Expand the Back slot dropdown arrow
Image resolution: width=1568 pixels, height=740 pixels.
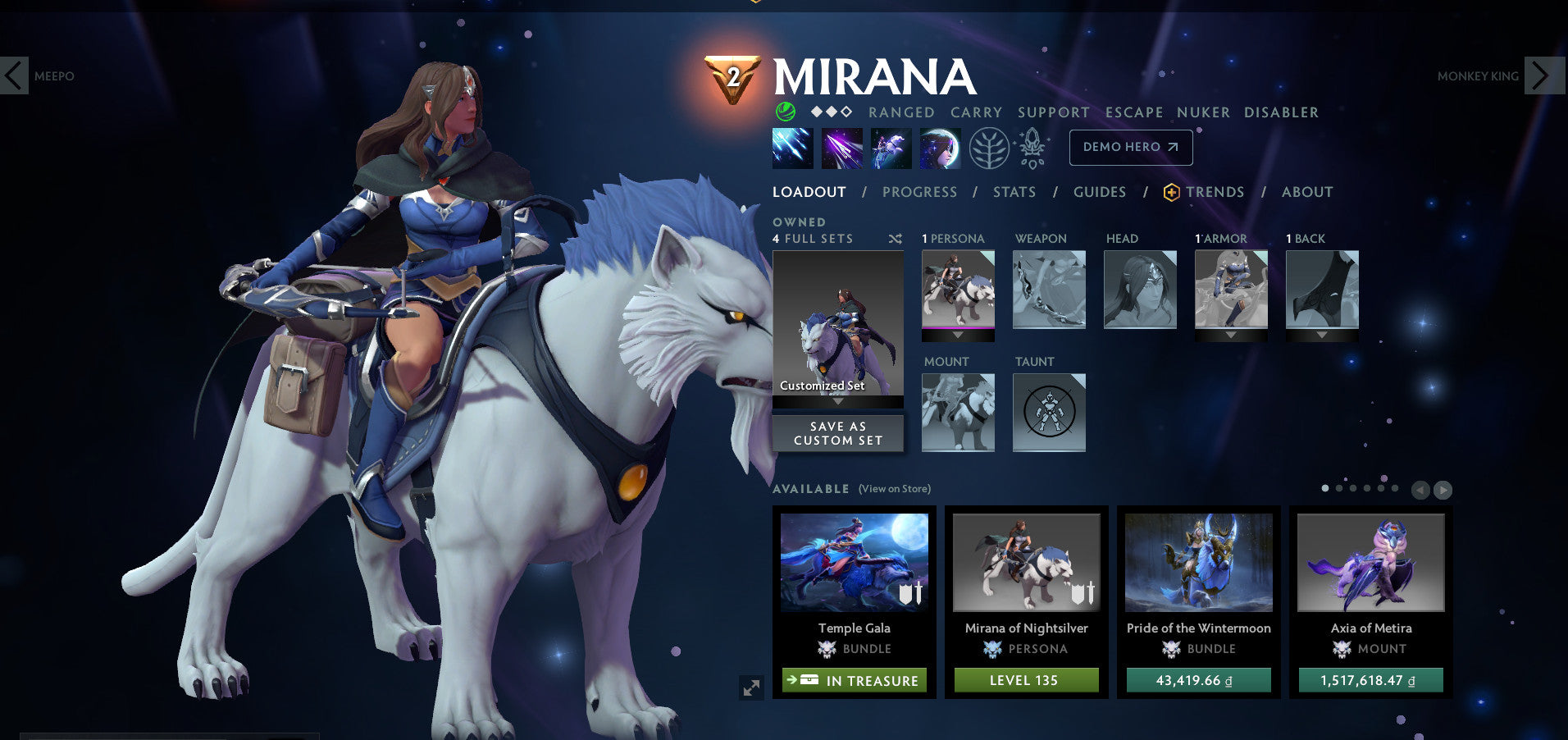[1323, 335]
